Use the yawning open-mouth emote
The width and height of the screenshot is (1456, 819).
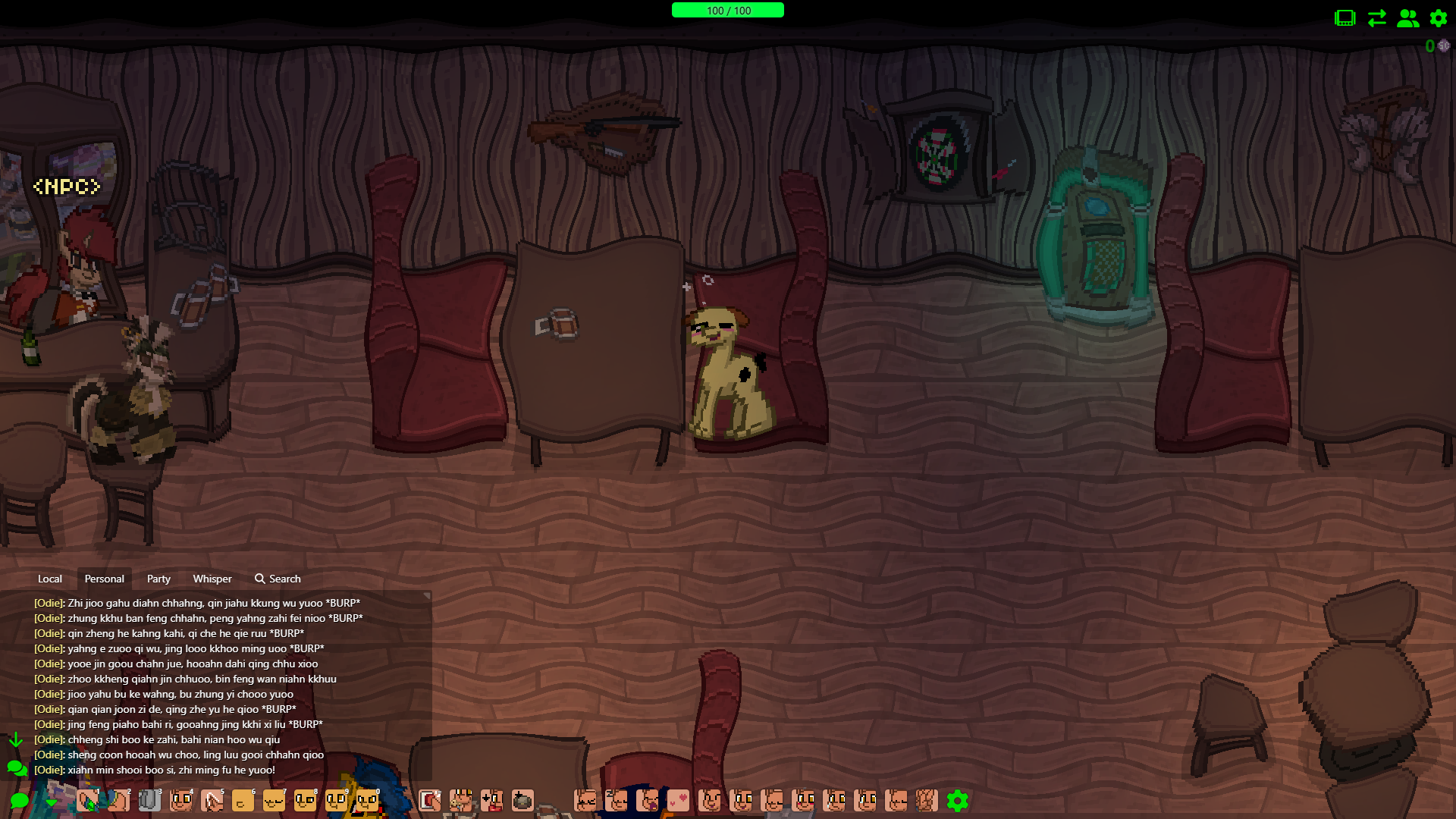pyautogui.click(x=647, y=801)
